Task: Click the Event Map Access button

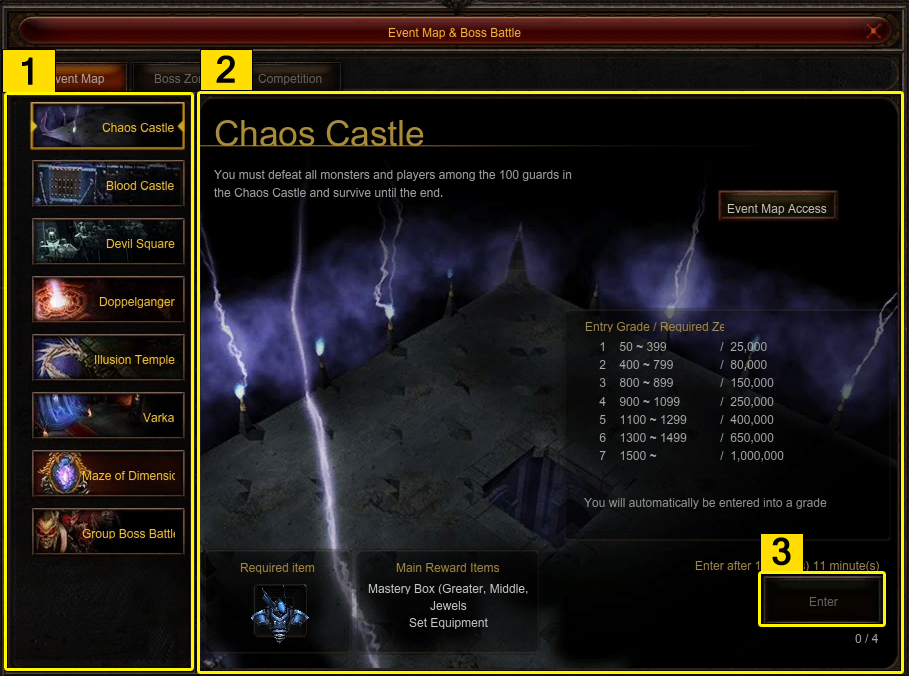Action: [x=777, y=208]
